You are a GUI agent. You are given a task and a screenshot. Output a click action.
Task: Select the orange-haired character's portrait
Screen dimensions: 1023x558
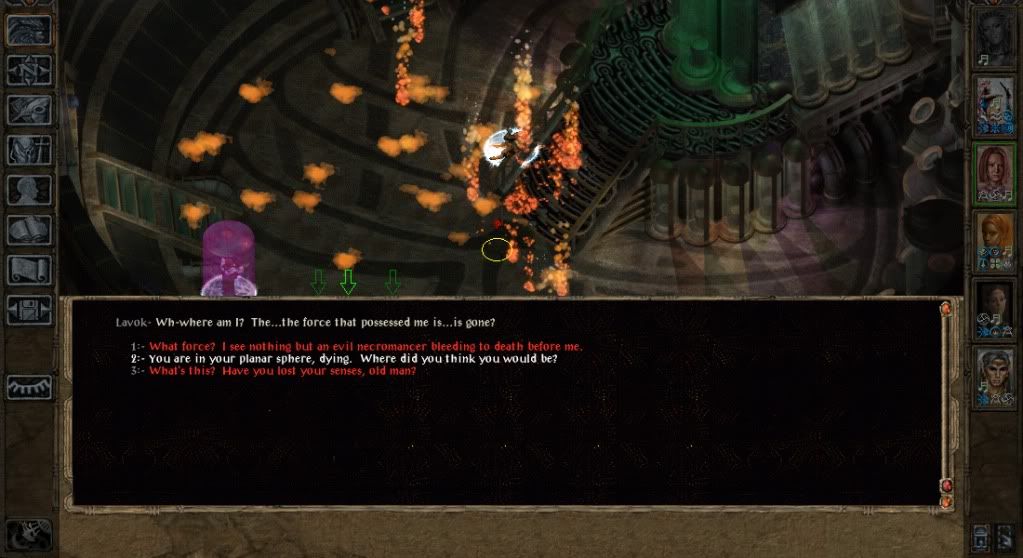[995, 241]
